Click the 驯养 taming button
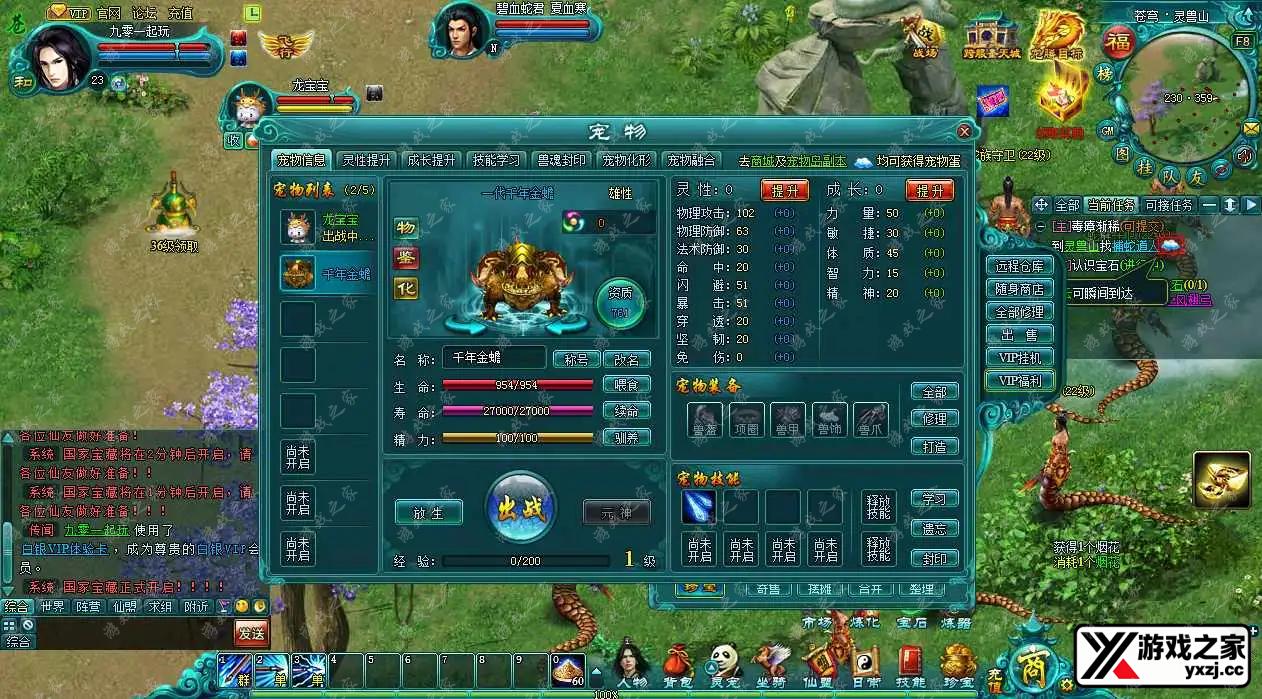1262x699 pixels. [627, 437]
